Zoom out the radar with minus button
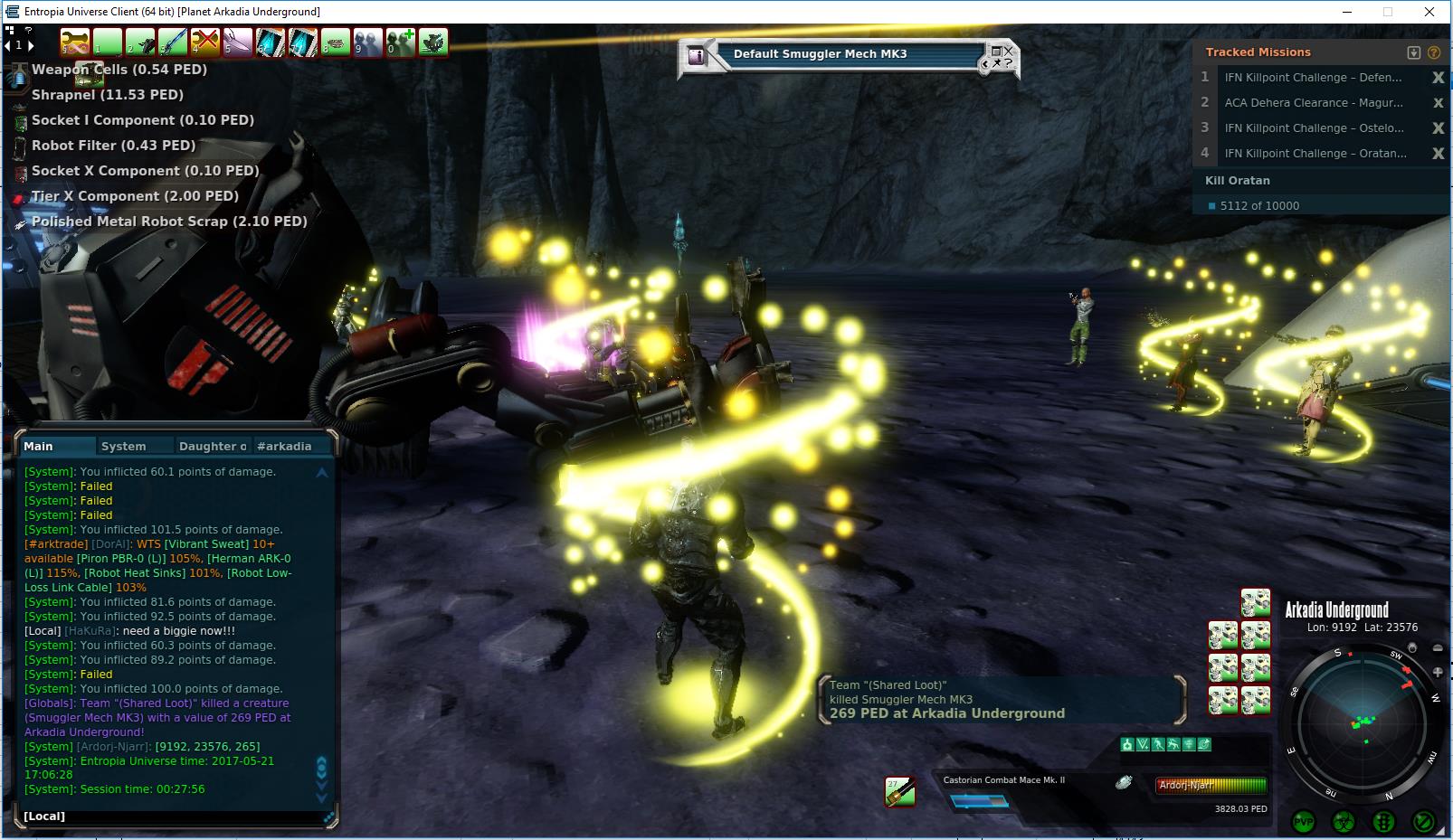Screen dimensions: 1453x840 click(x=1439, y=648)
